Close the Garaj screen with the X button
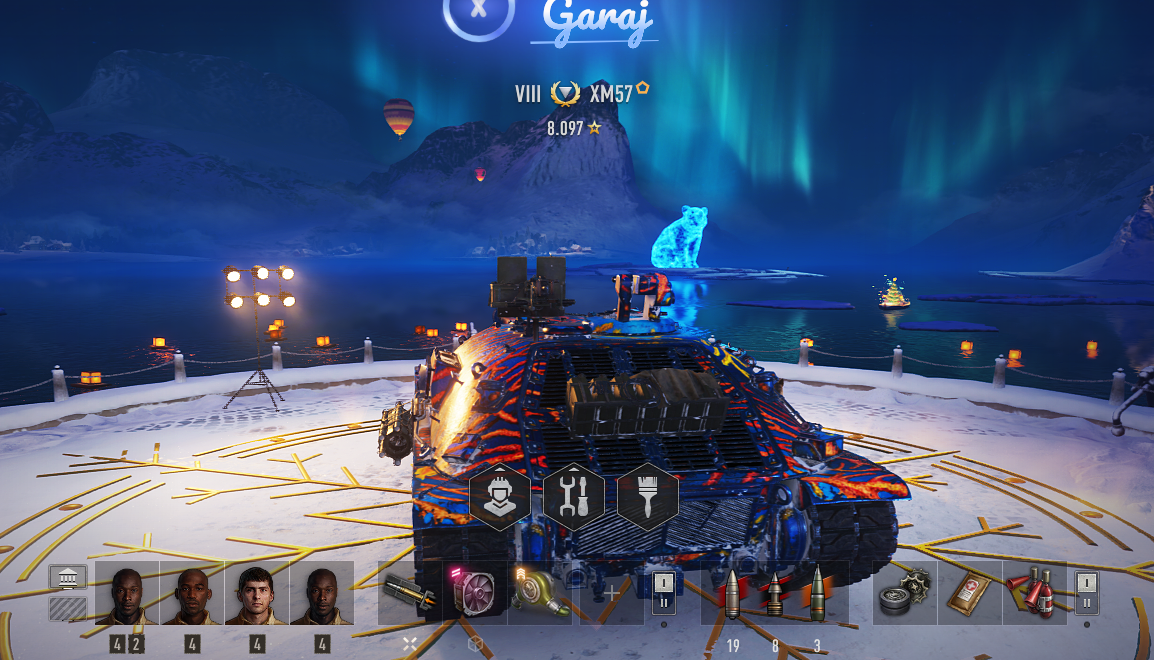Screen dimensions: 1154x660 pyautogui.click(x=478, y=10)
